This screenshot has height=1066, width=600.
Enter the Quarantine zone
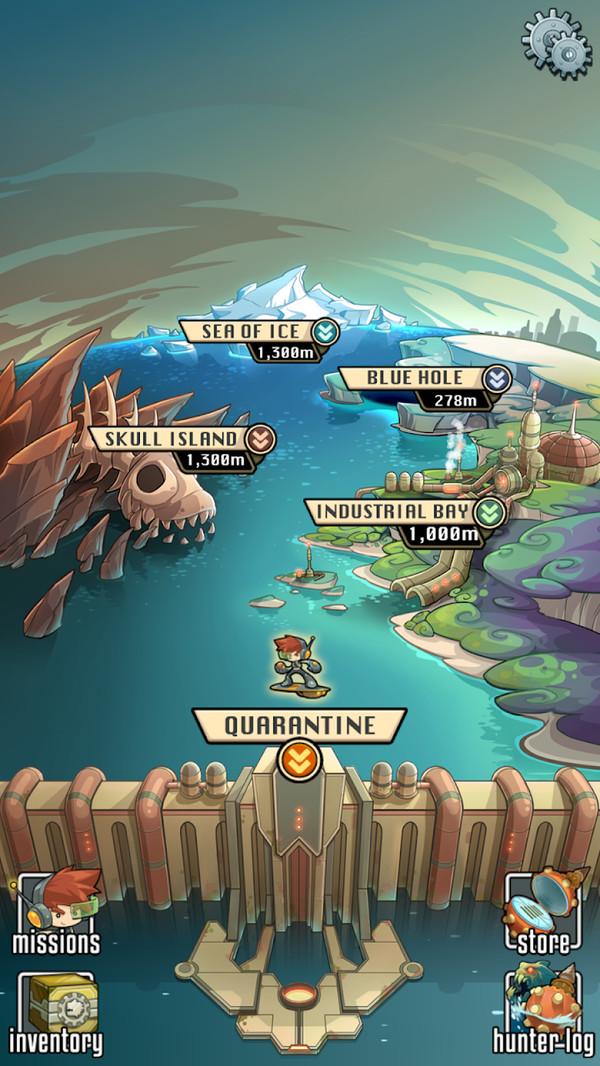tap(299, 726)
